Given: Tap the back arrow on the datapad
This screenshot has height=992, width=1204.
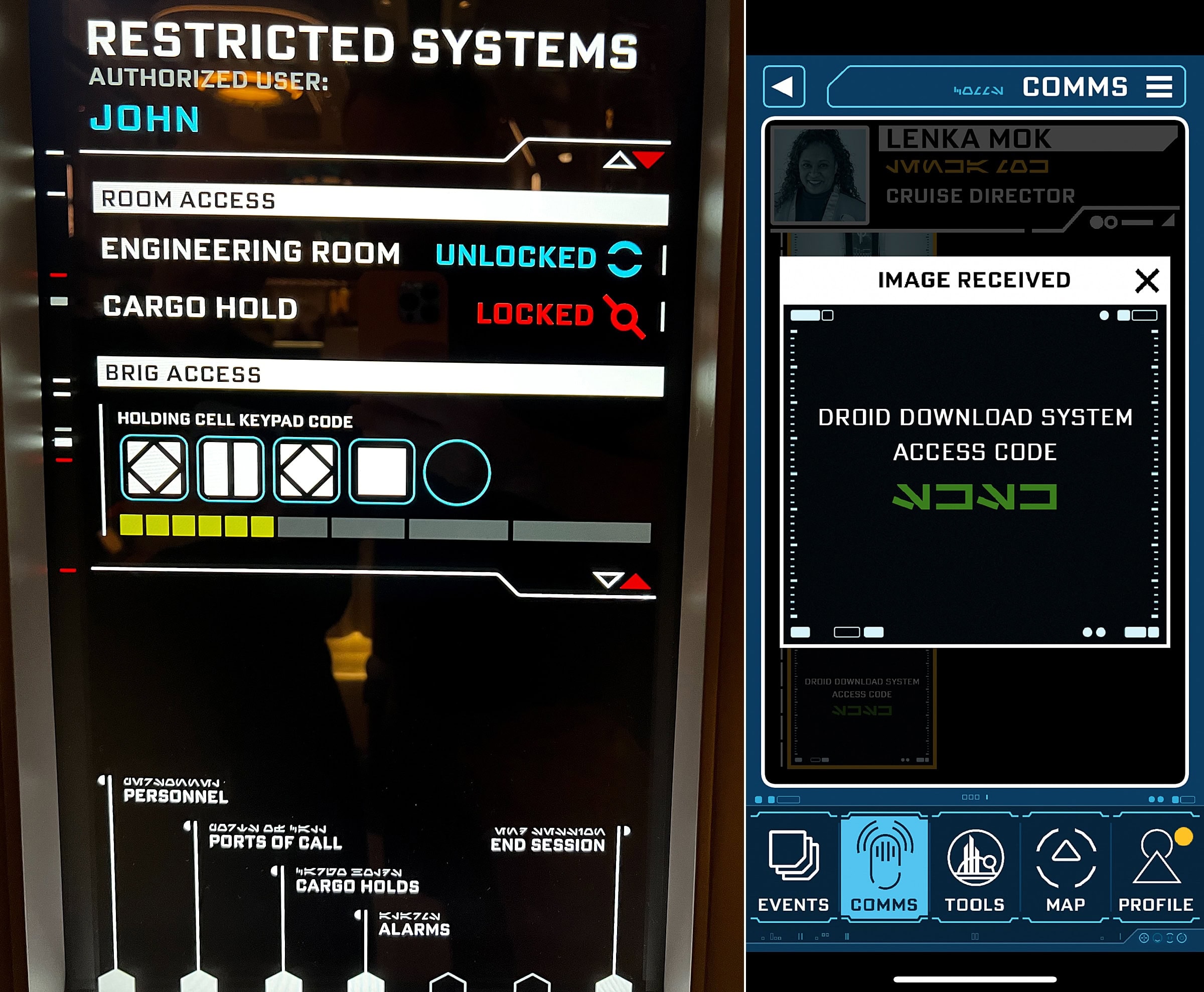Looking at the screenshot, I should pos(784,87).
